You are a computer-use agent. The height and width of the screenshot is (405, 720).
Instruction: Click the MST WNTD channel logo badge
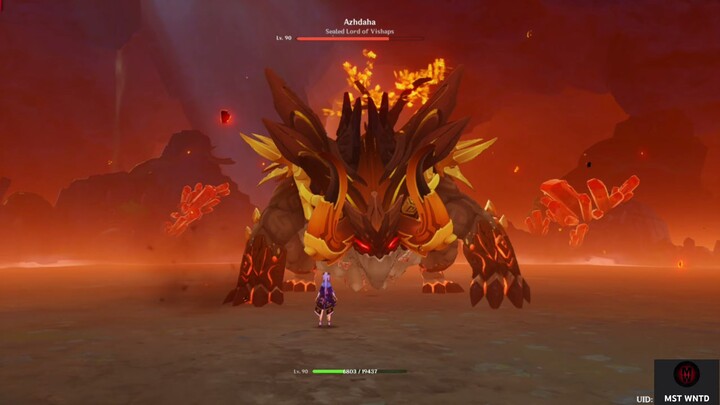pyautogui.click(x=686, y=375)
